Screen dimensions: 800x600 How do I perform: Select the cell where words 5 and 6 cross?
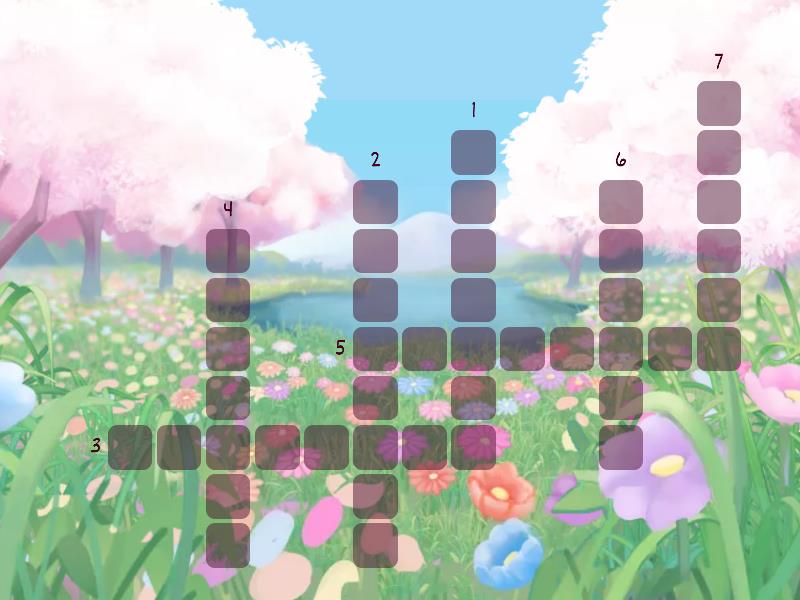(x=620, y=348)
